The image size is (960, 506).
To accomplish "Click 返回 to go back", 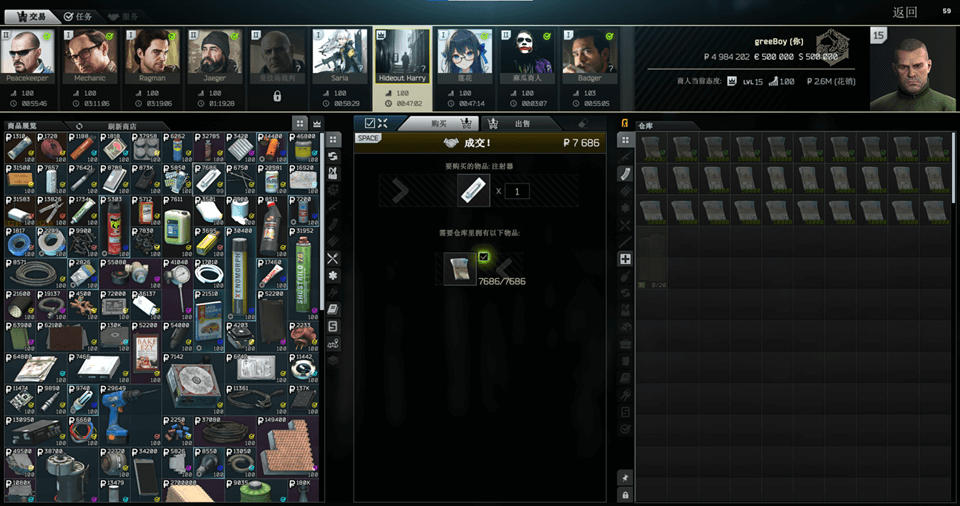I will (904, 13).
